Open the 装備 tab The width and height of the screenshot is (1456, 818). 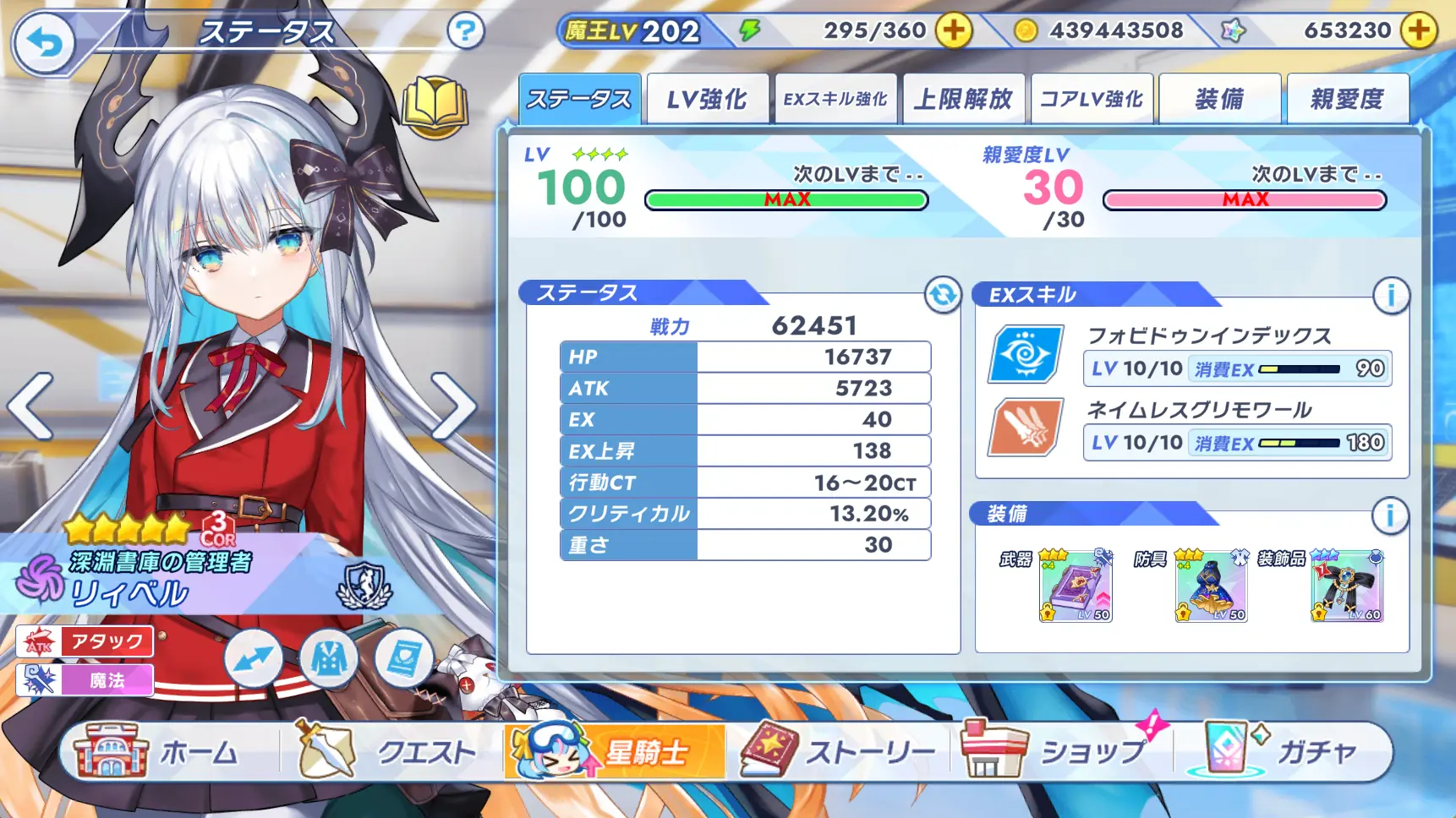1219,100
